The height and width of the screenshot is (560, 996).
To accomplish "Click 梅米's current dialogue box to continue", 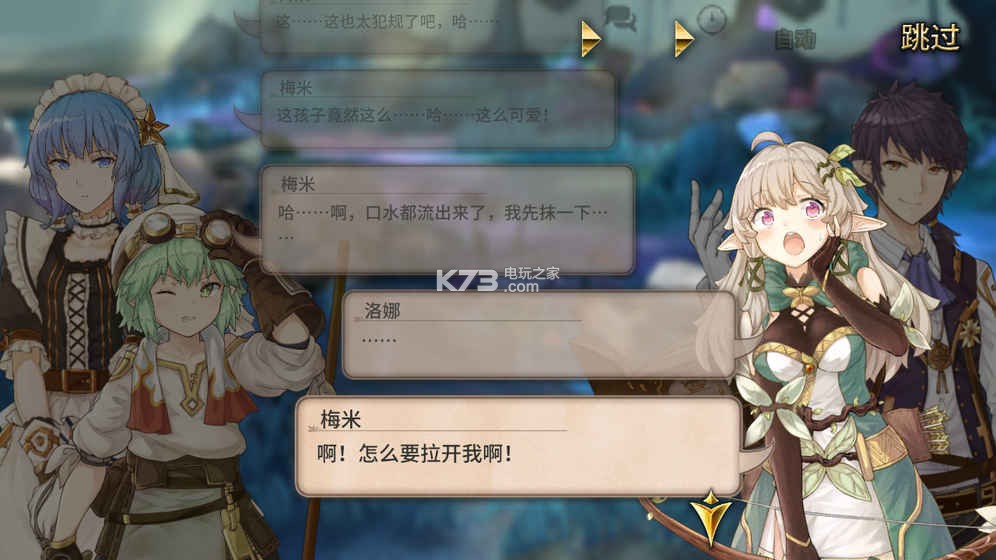I will pos(517,446).
